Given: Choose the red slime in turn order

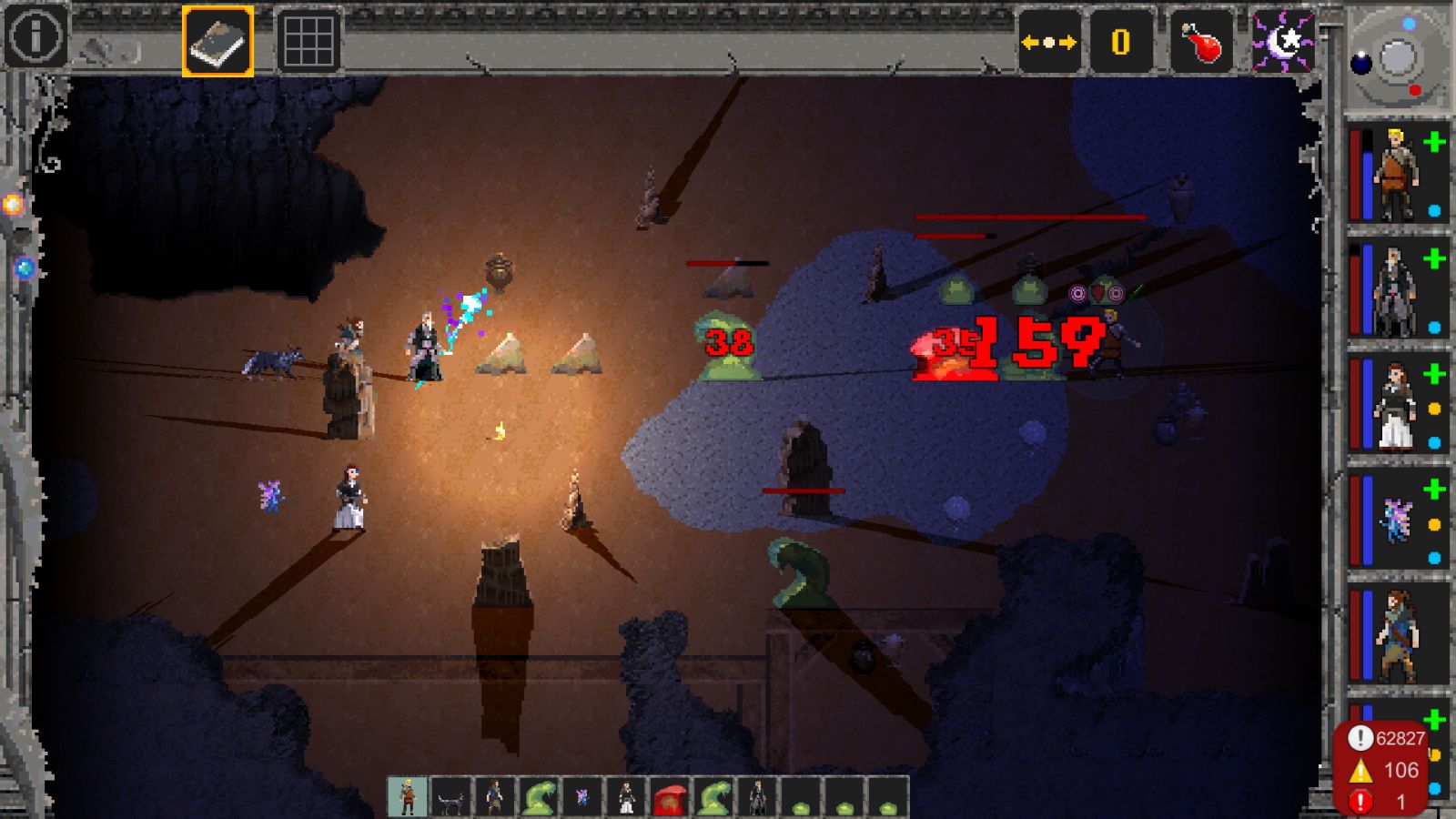Looking at the screenshot, I should (x=670, y=797).
